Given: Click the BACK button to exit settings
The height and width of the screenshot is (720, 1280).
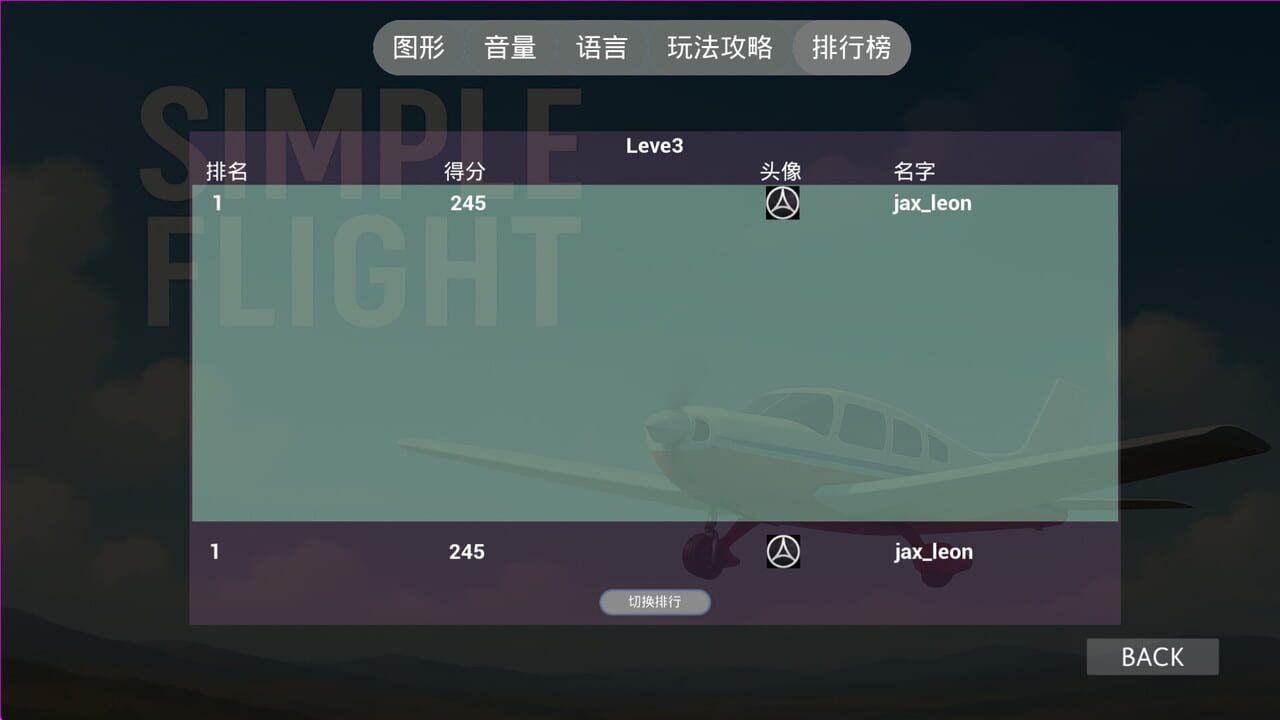Looking at the screenshot, I should coord(1152,656).
